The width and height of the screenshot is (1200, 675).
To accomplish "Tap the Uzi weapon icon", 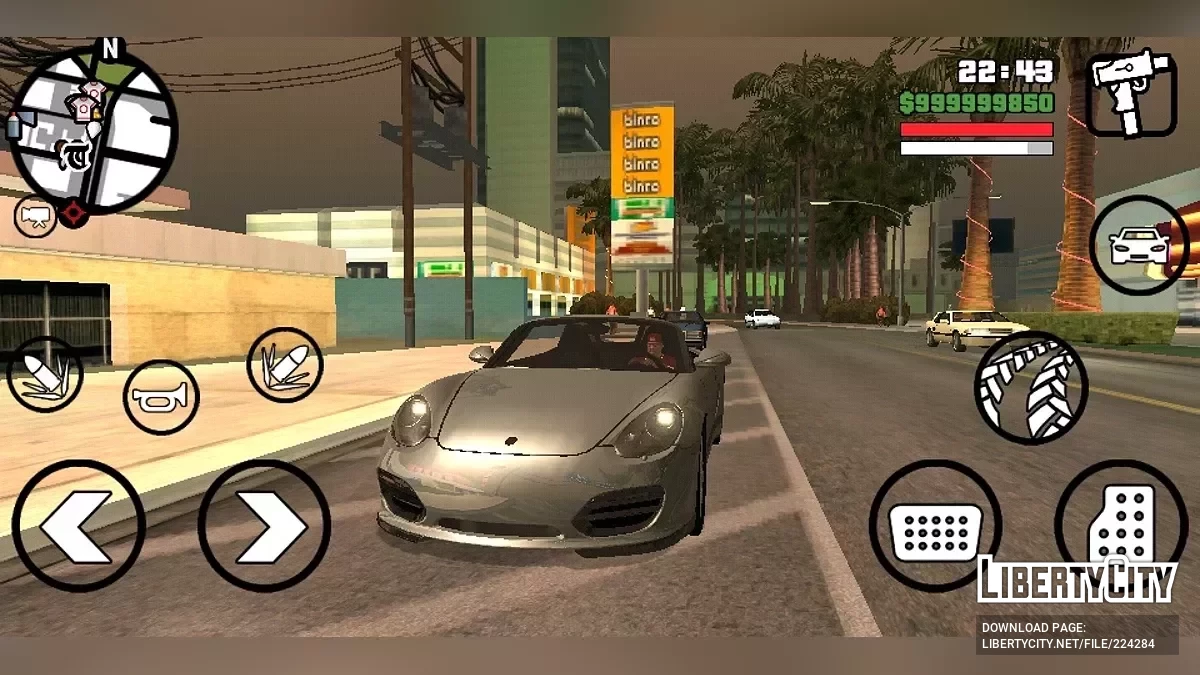I will pos(1132,93).
